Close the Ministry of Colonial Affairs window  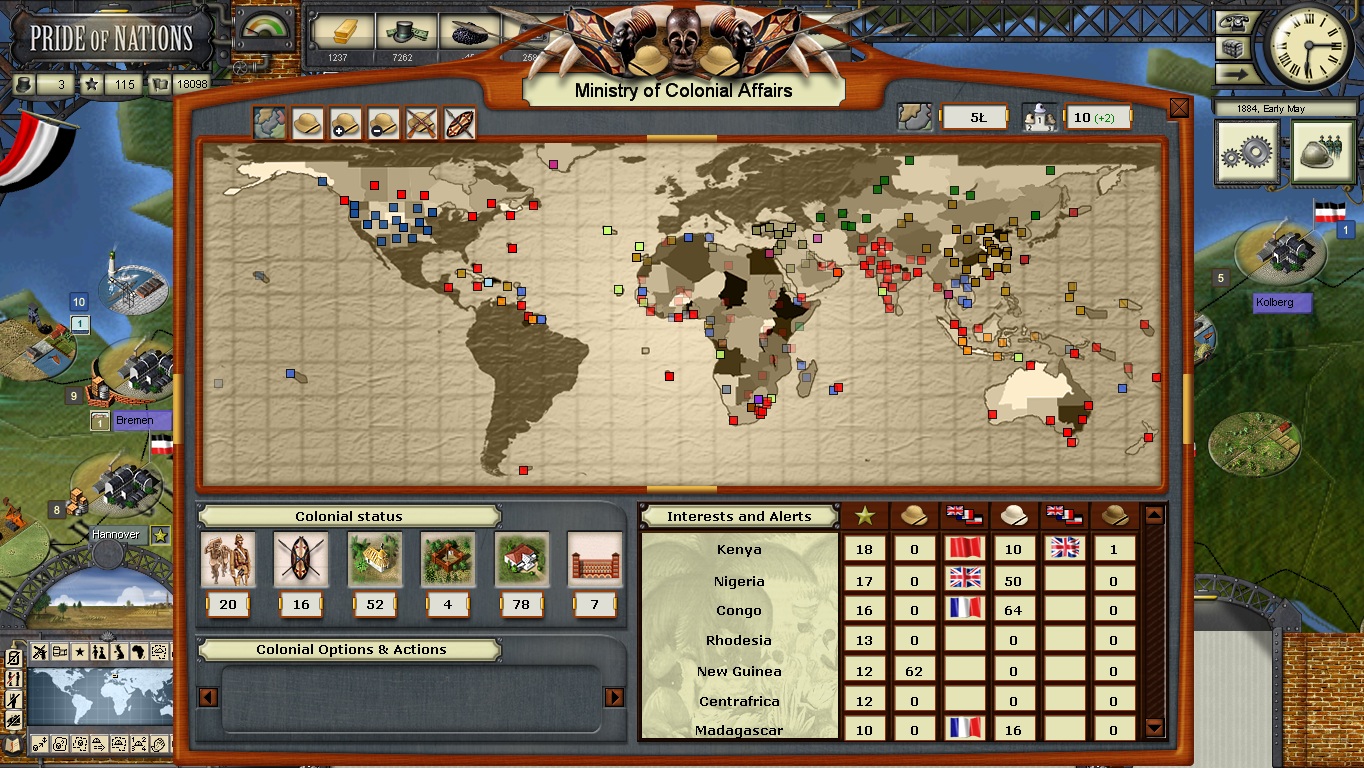(x=1179, y=108)
